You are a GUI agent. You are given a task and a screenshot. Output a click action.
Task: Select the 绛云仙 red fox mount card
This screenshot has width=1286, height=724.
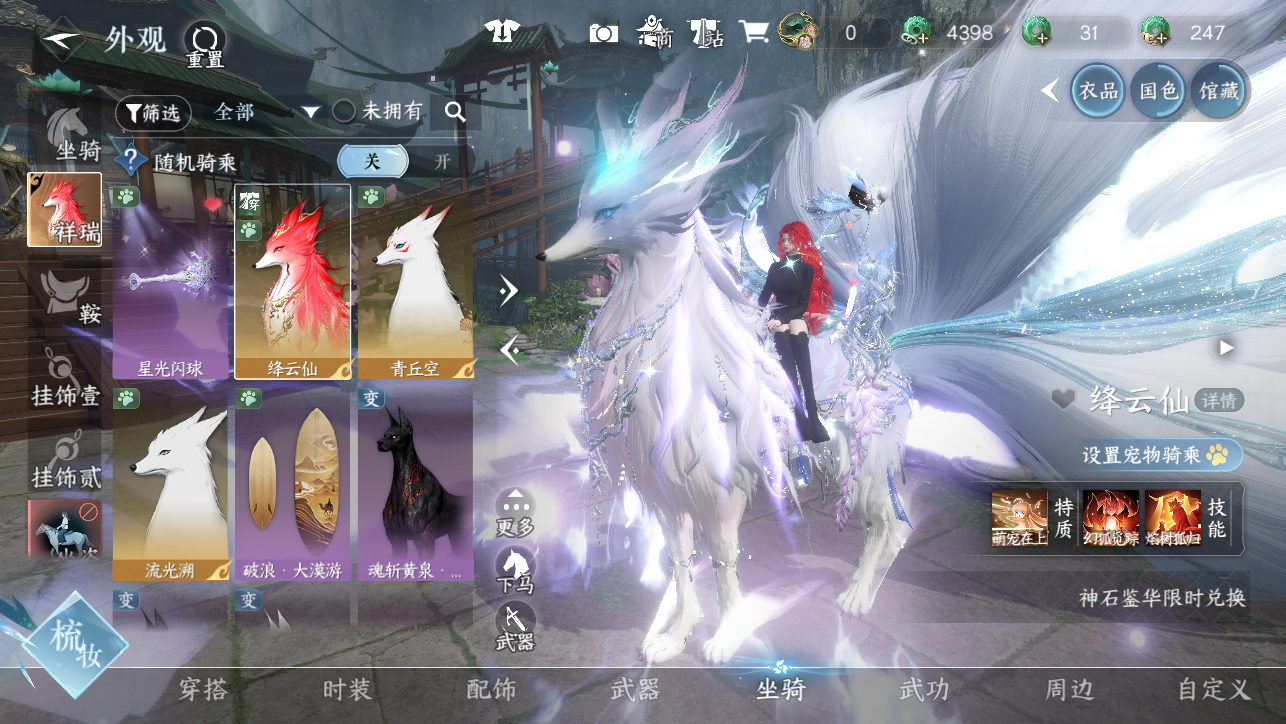pos(292,281)
